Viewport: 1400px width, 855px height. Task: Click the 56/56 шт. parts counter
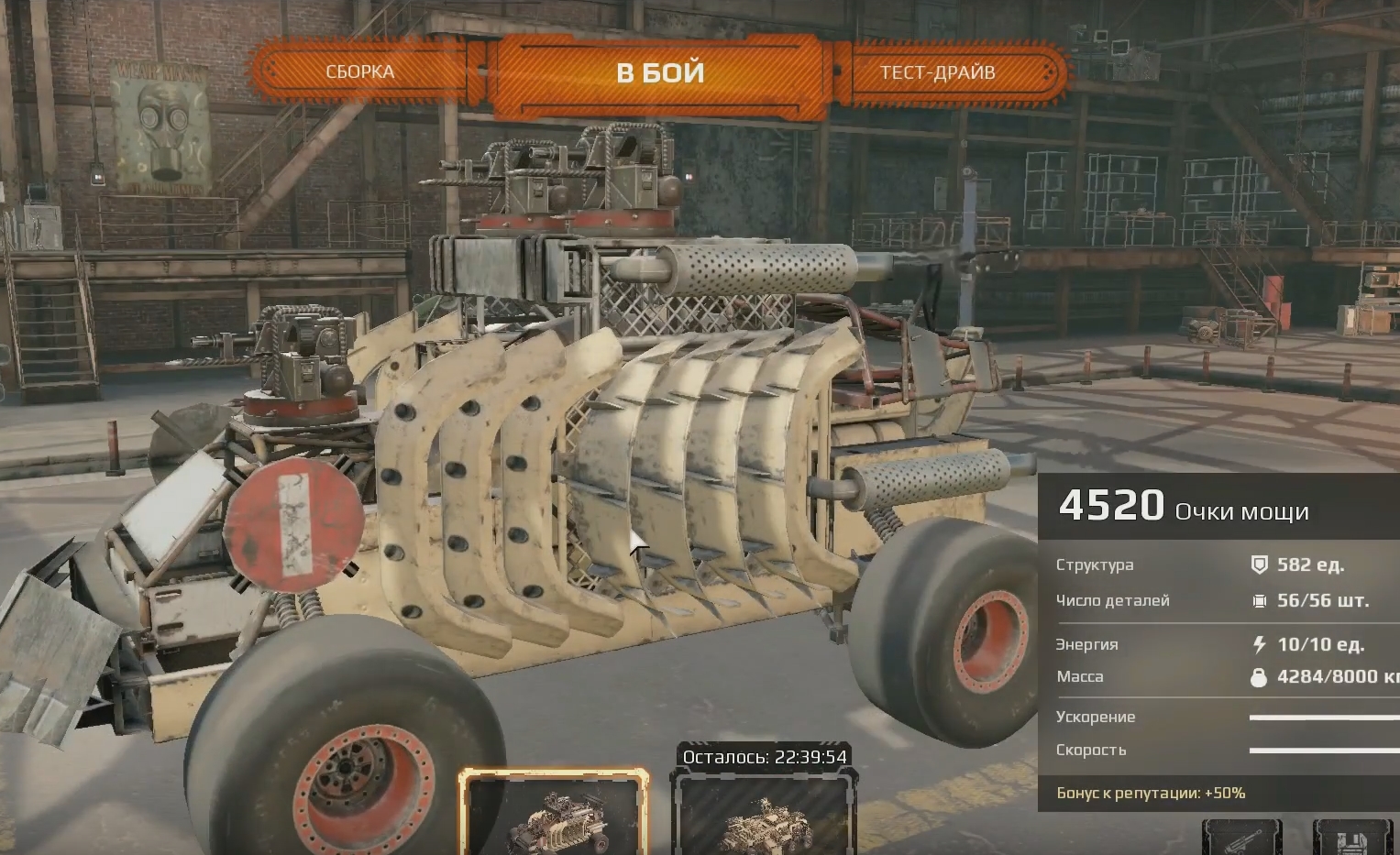tap(1323, 600)
